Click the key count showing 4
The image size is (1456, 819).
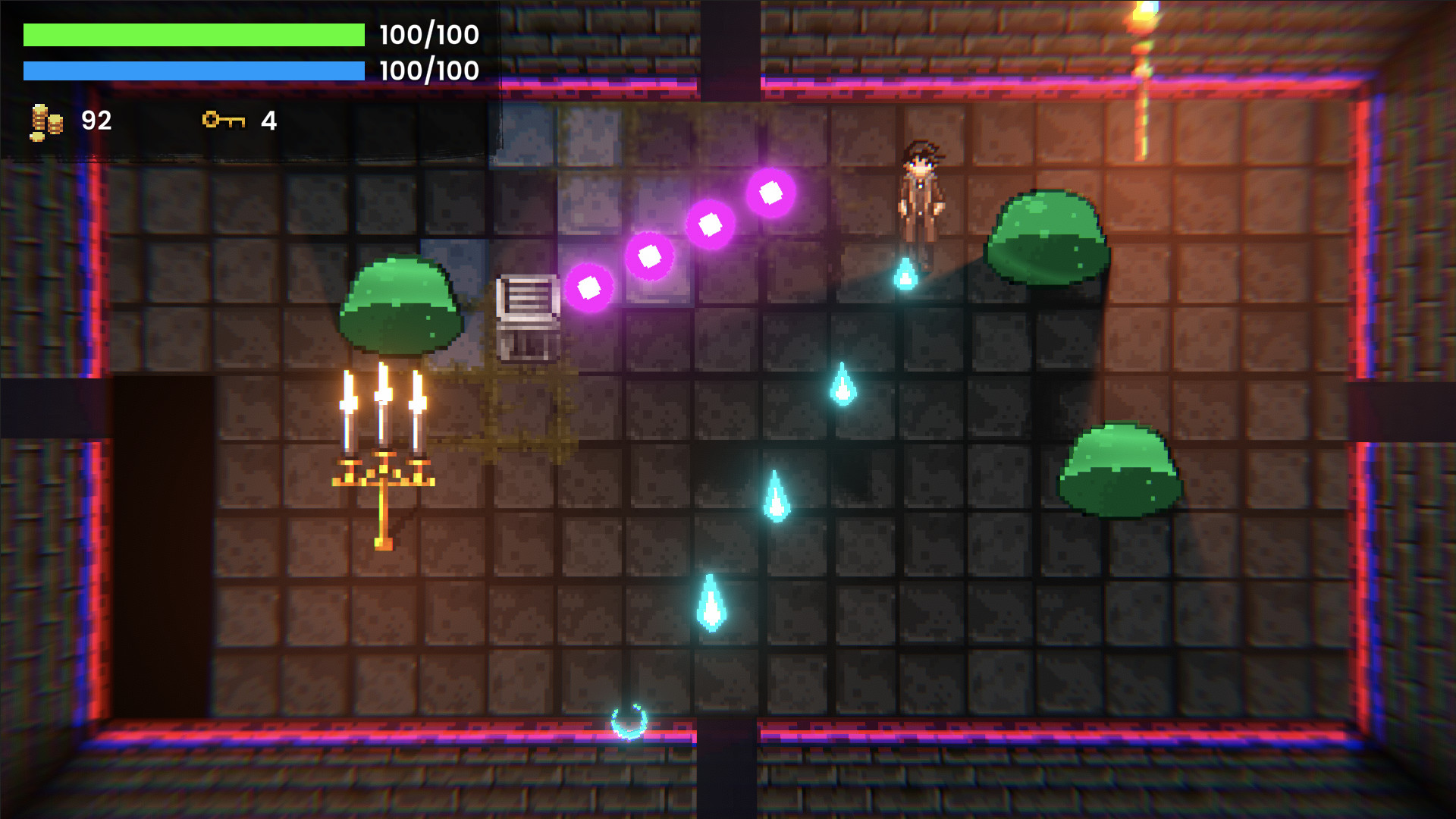pos(269,119)
